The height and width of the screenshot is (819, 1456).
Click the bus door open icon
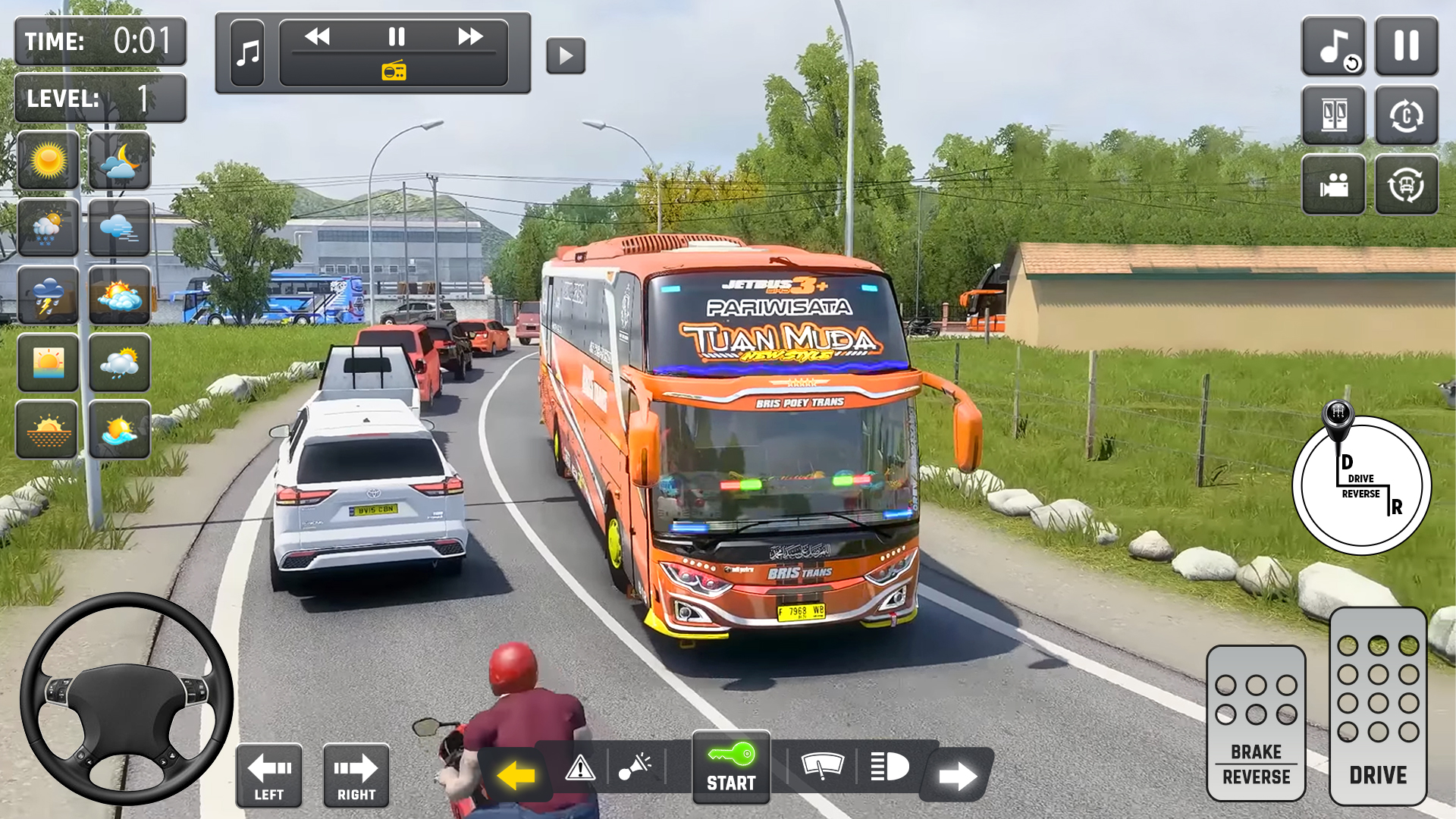[1333, 115]
